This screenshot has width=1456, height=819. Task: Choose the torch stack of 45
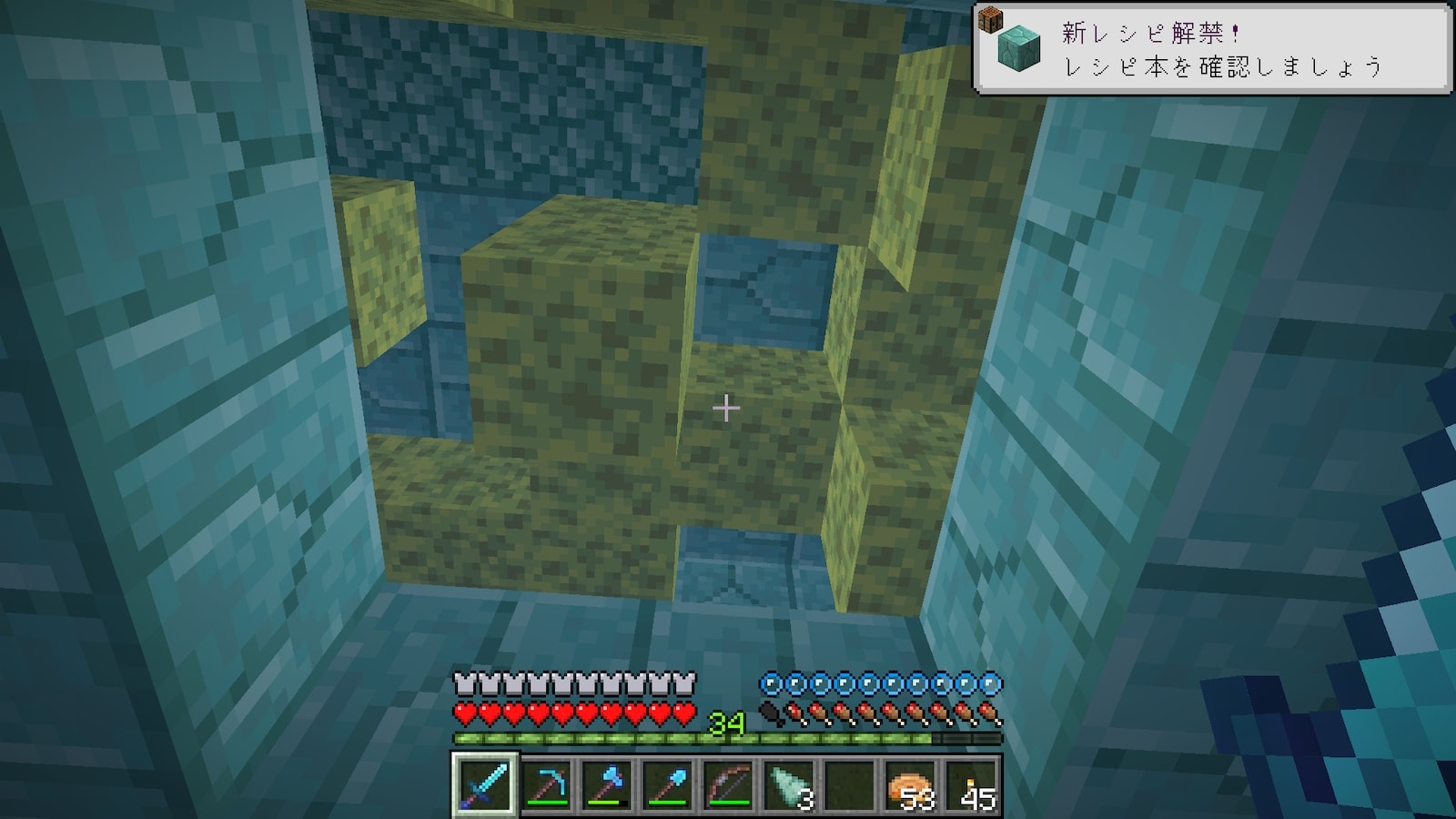tap(972, 783)
